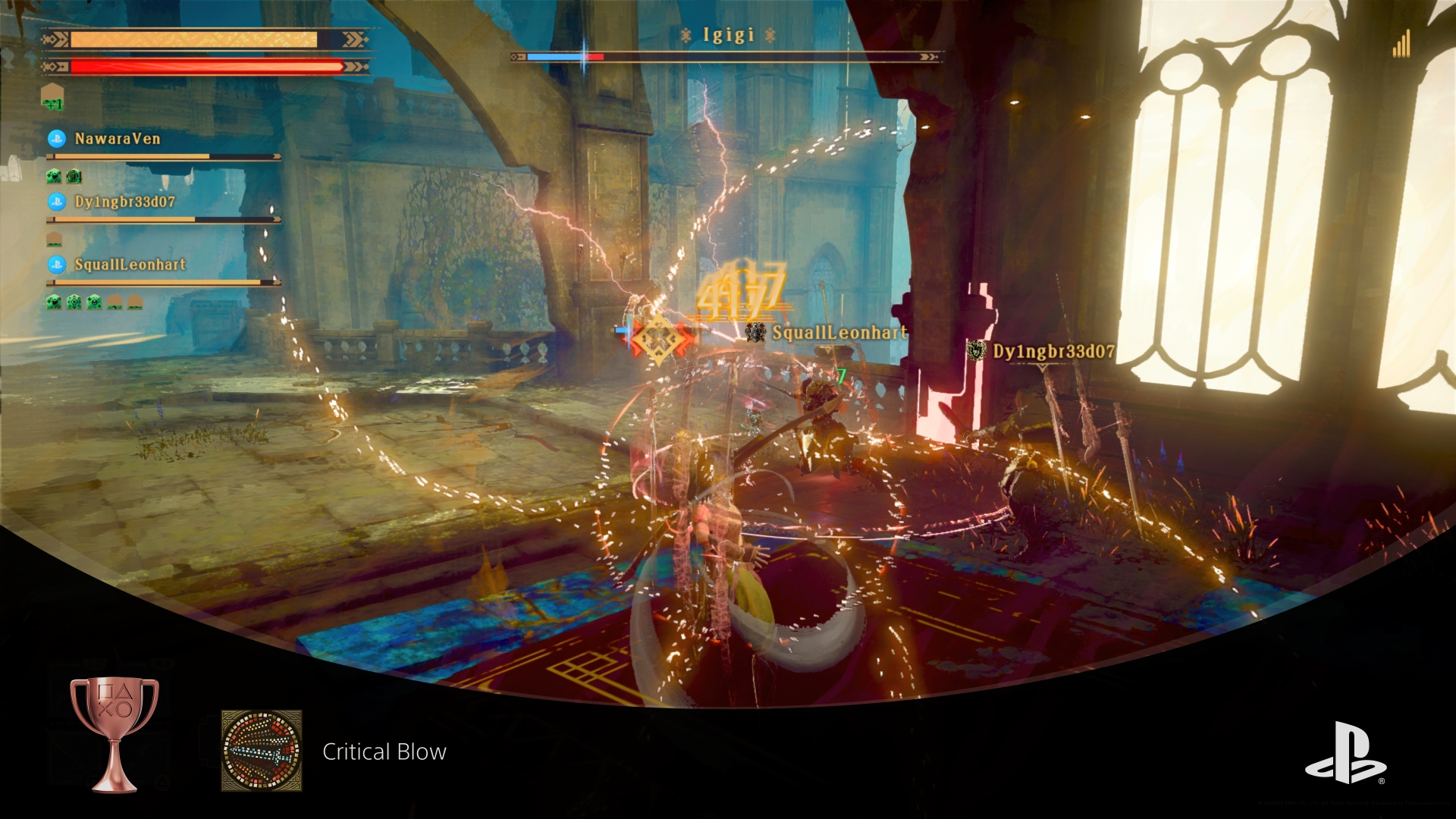Viewport: 1456px width, 819px height.
Task: Check the network signal strength icon
Action: (x=1401, y=44)
